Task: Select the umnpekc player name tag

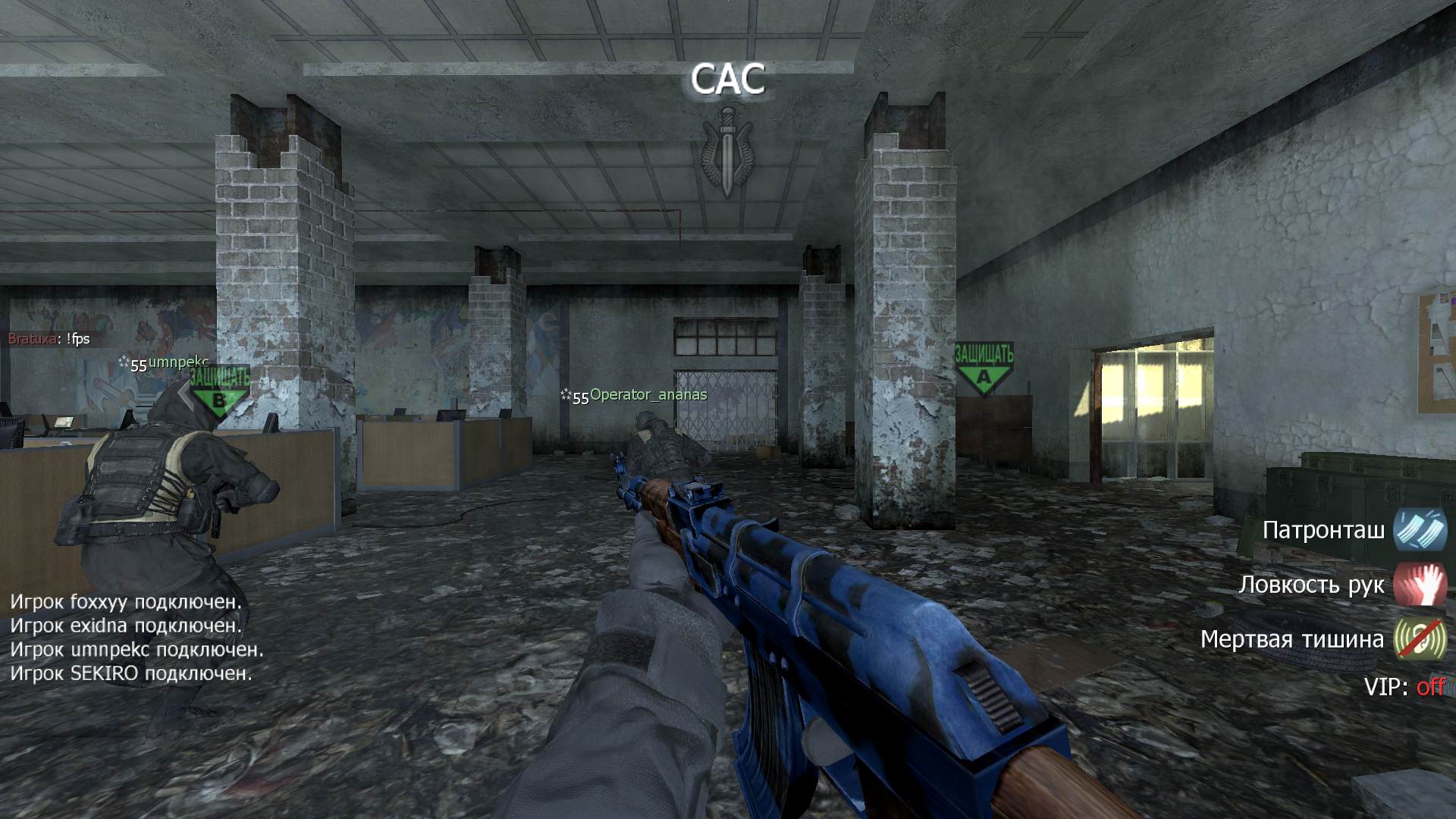Action: 177,362
